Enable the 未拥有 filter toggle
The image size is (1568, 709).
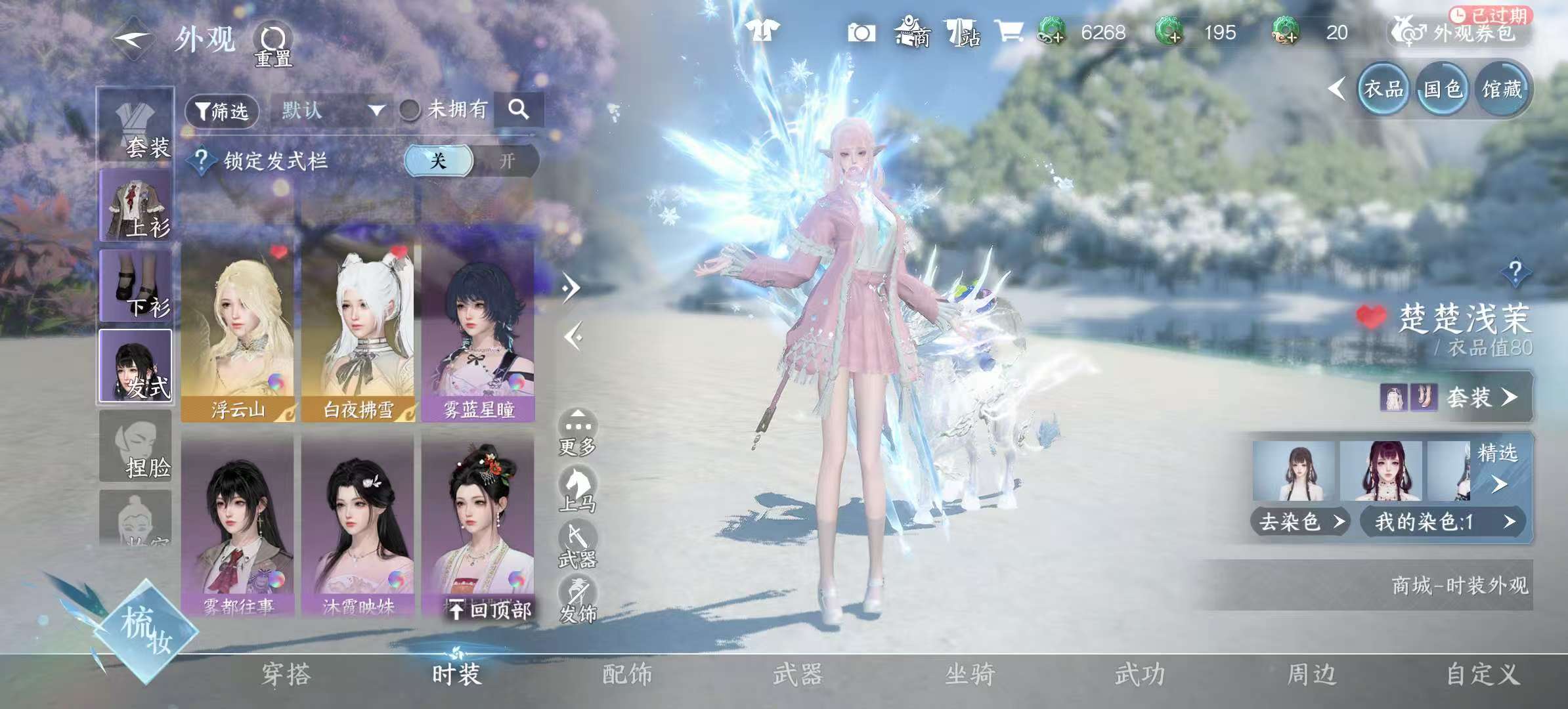[x=410, y=110]
